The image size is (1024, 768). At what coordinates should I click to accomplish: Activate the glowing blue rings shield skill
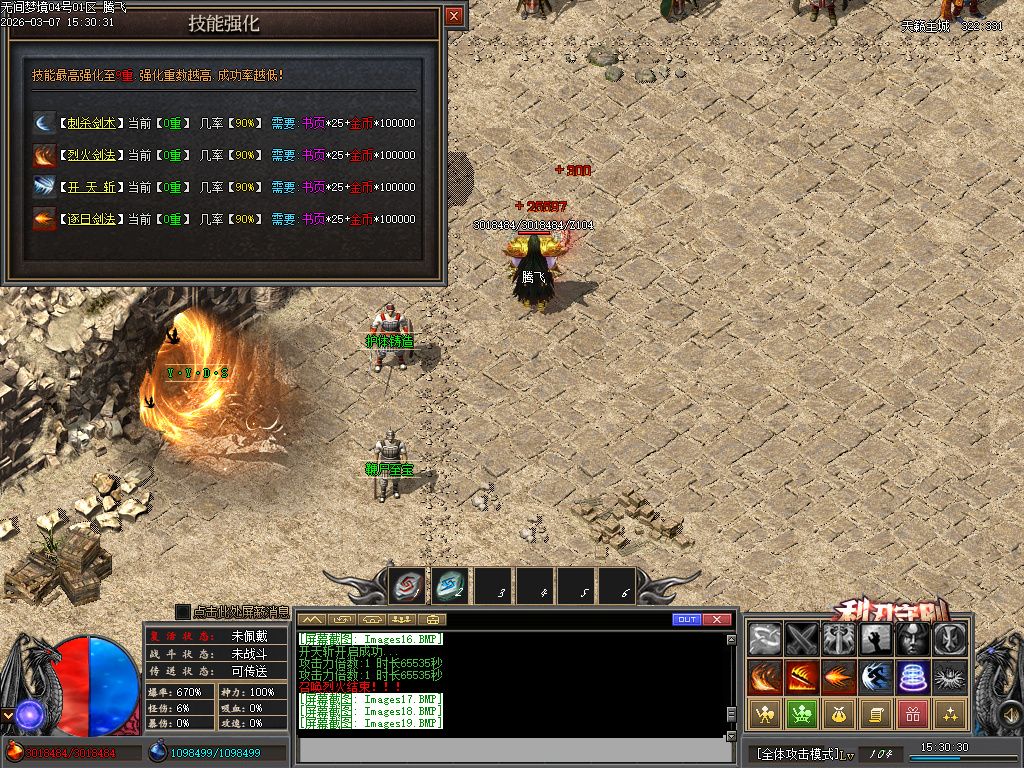click(912, 677)
